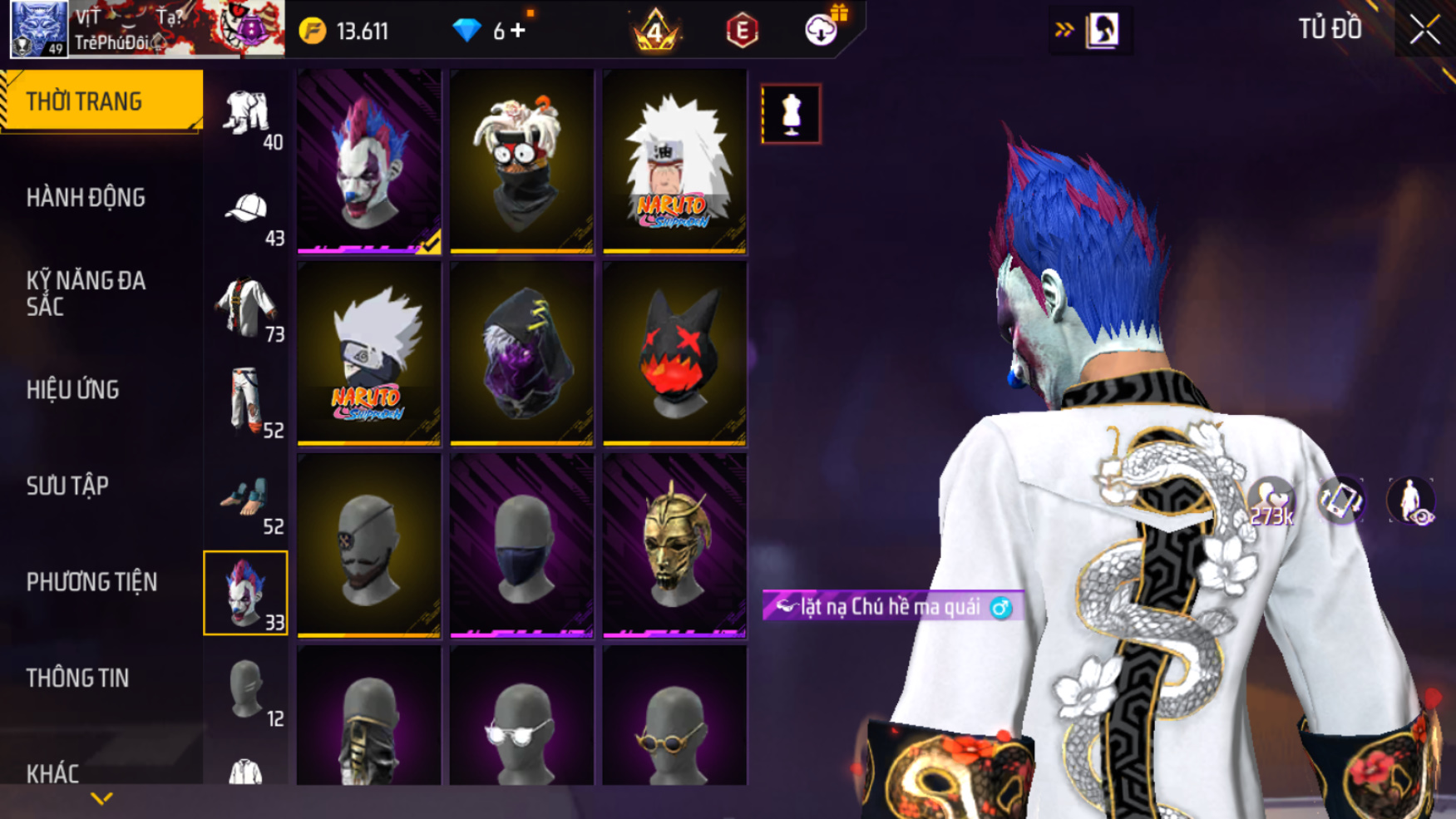
Task: Go to the Phương Tiện section
Action: point(91,582)
